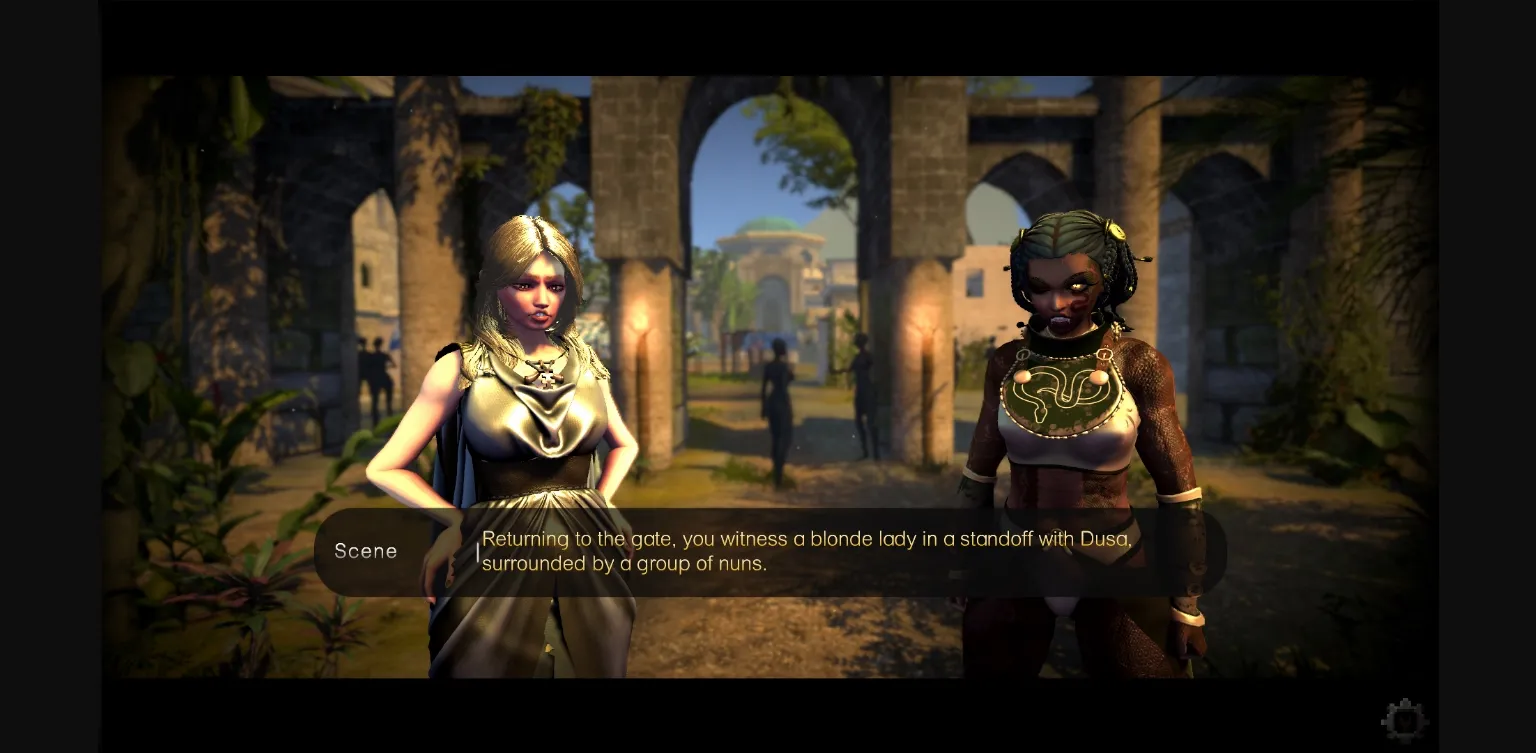Image resolution: width=1536 pixels, height=753 pixels.
Task: Click the word Dusa in the narration
Action: coord(1104,539)
